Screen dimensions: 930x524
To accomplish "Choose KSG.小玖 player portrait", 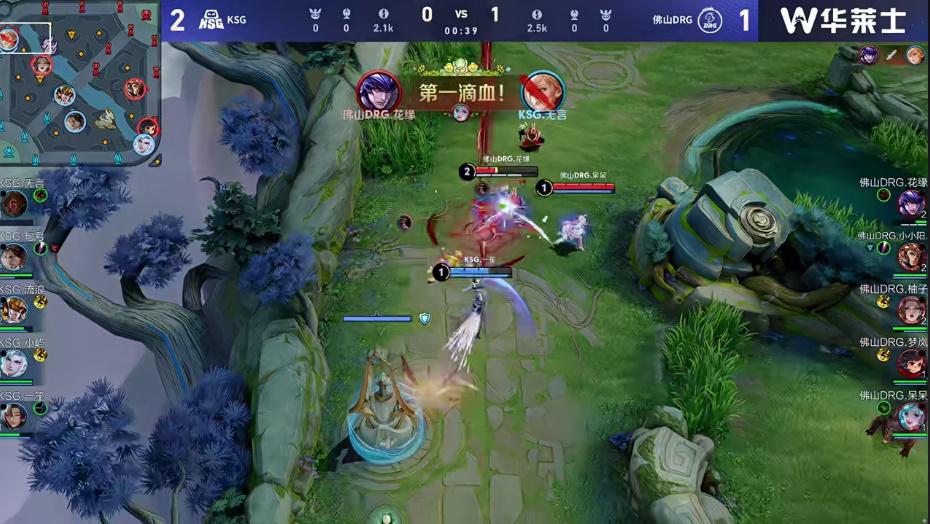I will [13, 363].
